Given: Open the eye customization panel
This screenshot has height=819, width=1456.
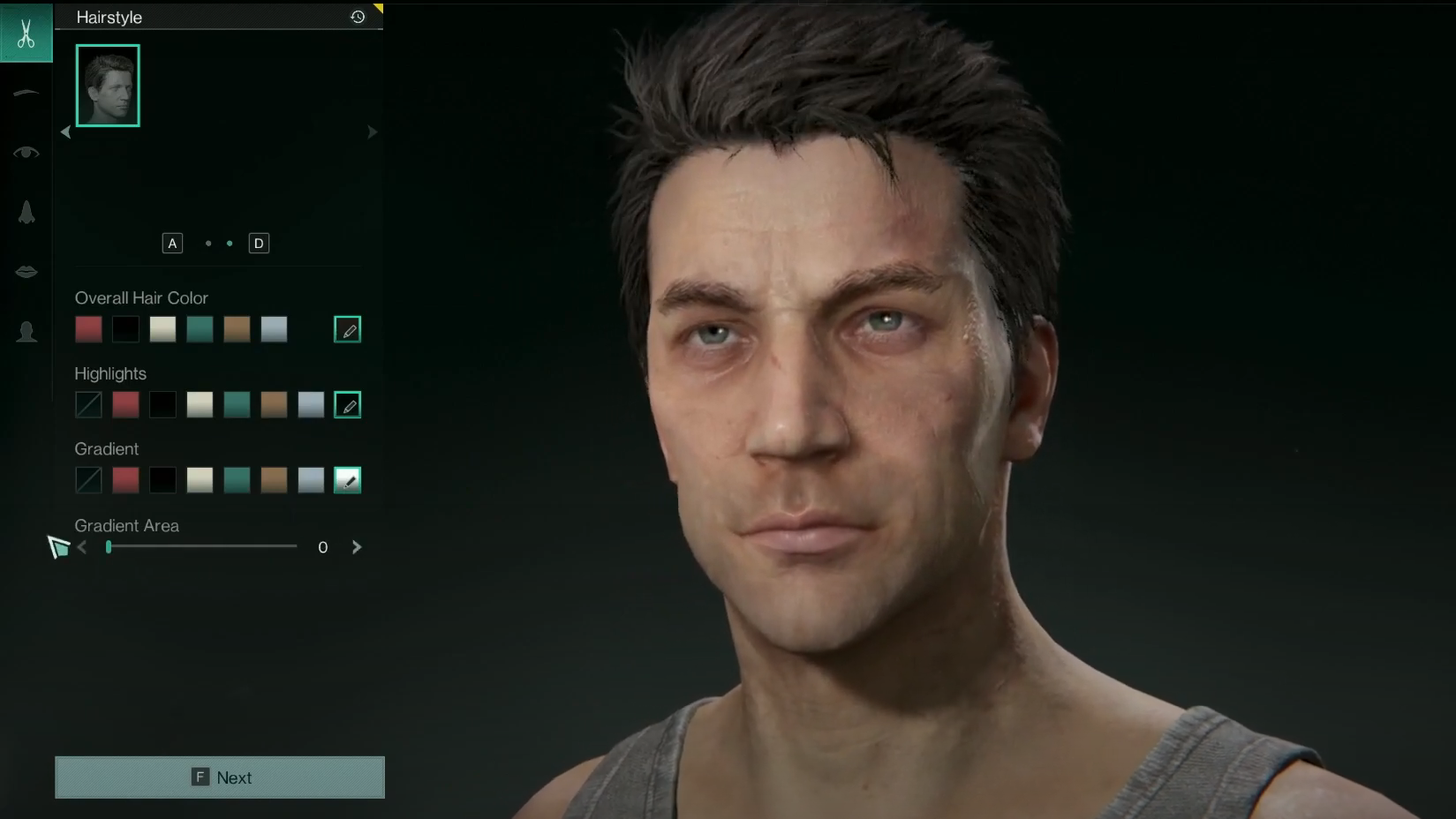Looking at the screenshot, I should click(x=26, y=151).
